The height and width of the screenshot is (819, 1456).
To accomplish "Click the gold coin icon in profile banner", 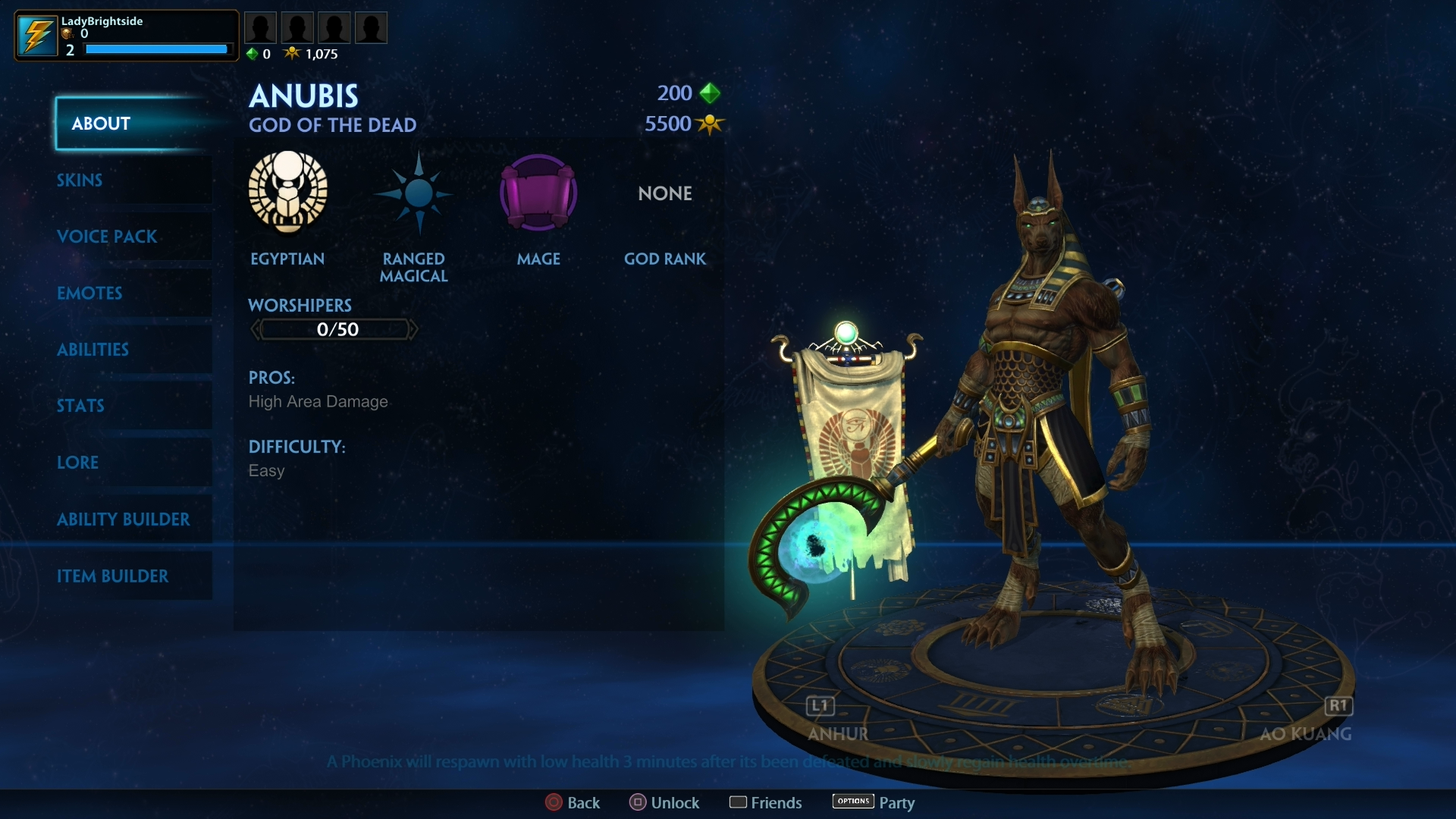I will pos(65,35).
